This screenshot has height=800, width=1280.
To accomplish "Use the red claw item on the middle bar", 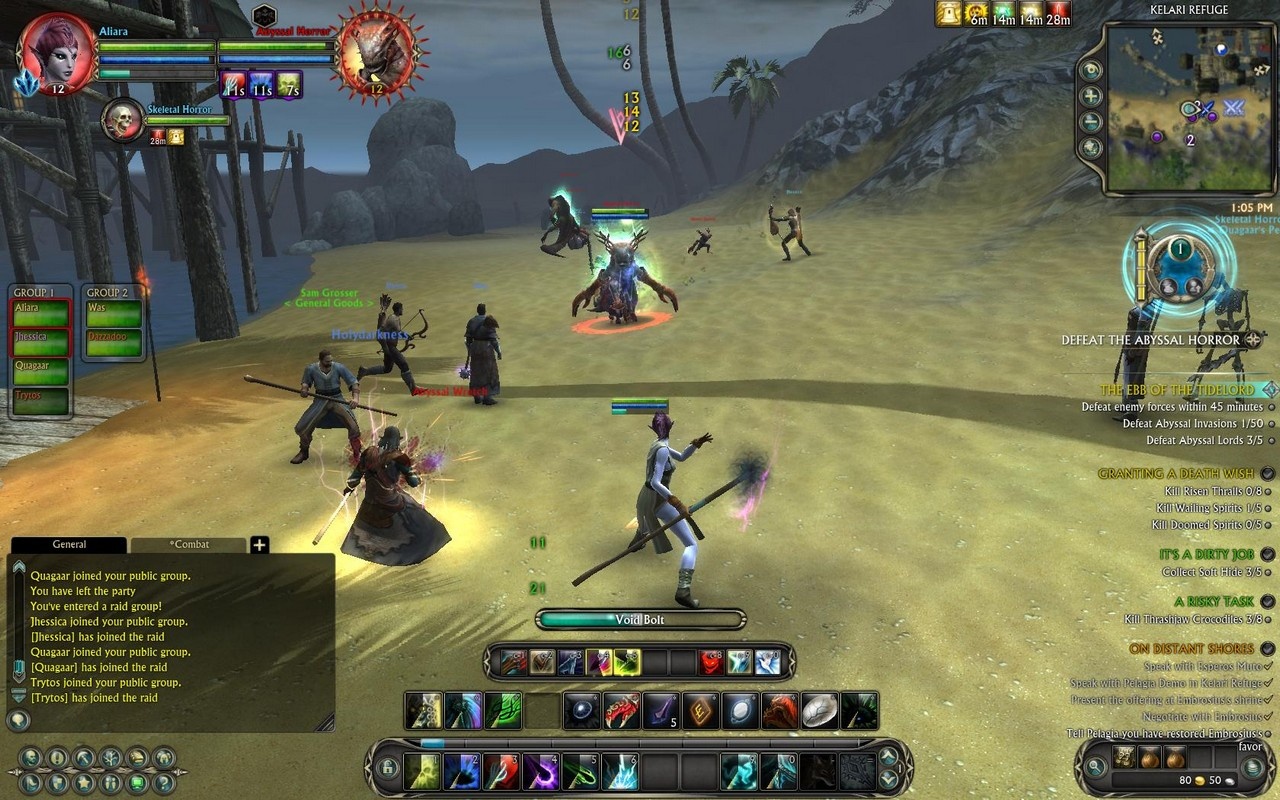I will click(621, 711).
